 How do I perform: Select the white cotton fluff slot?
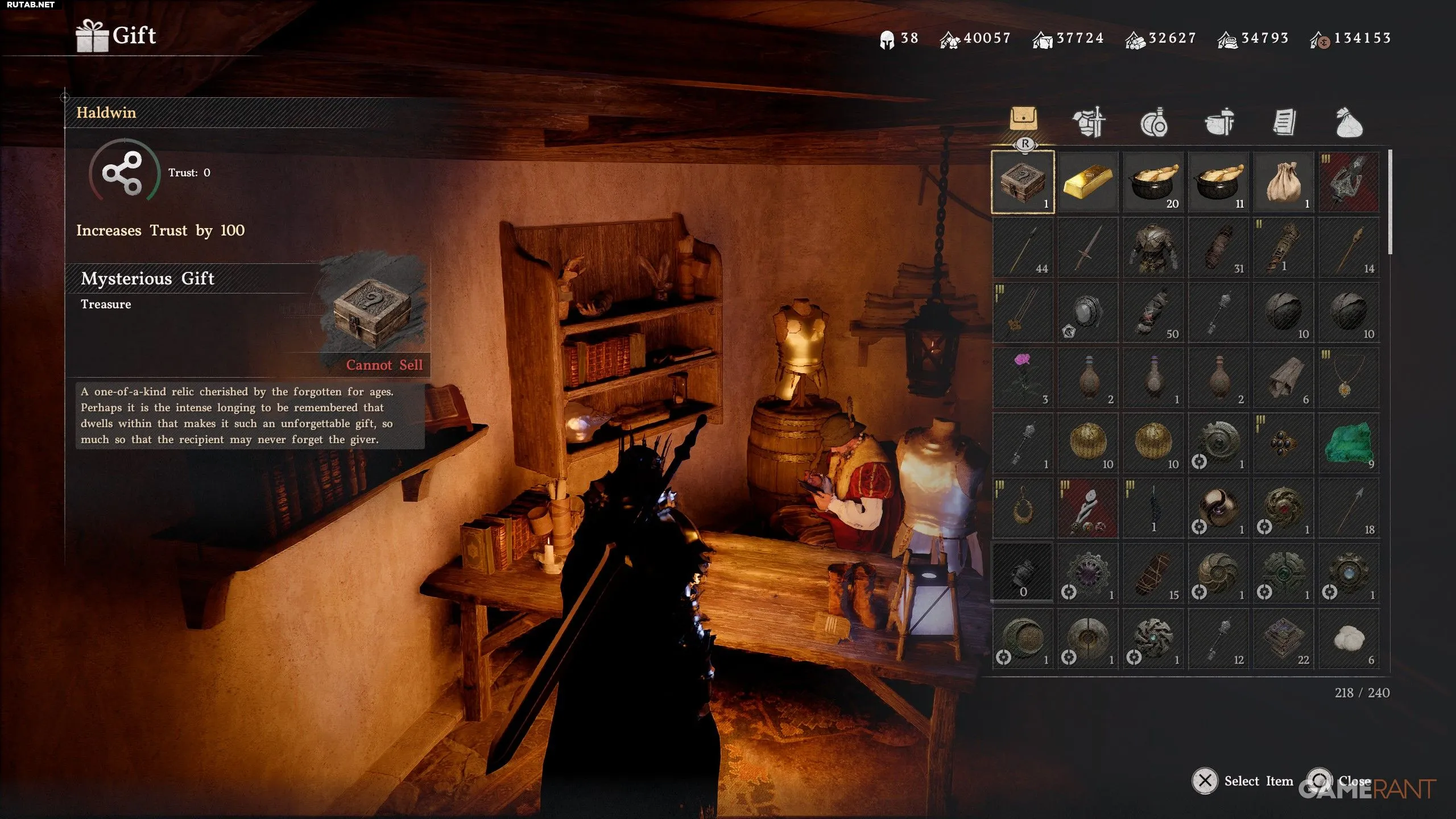(1349, 639)
